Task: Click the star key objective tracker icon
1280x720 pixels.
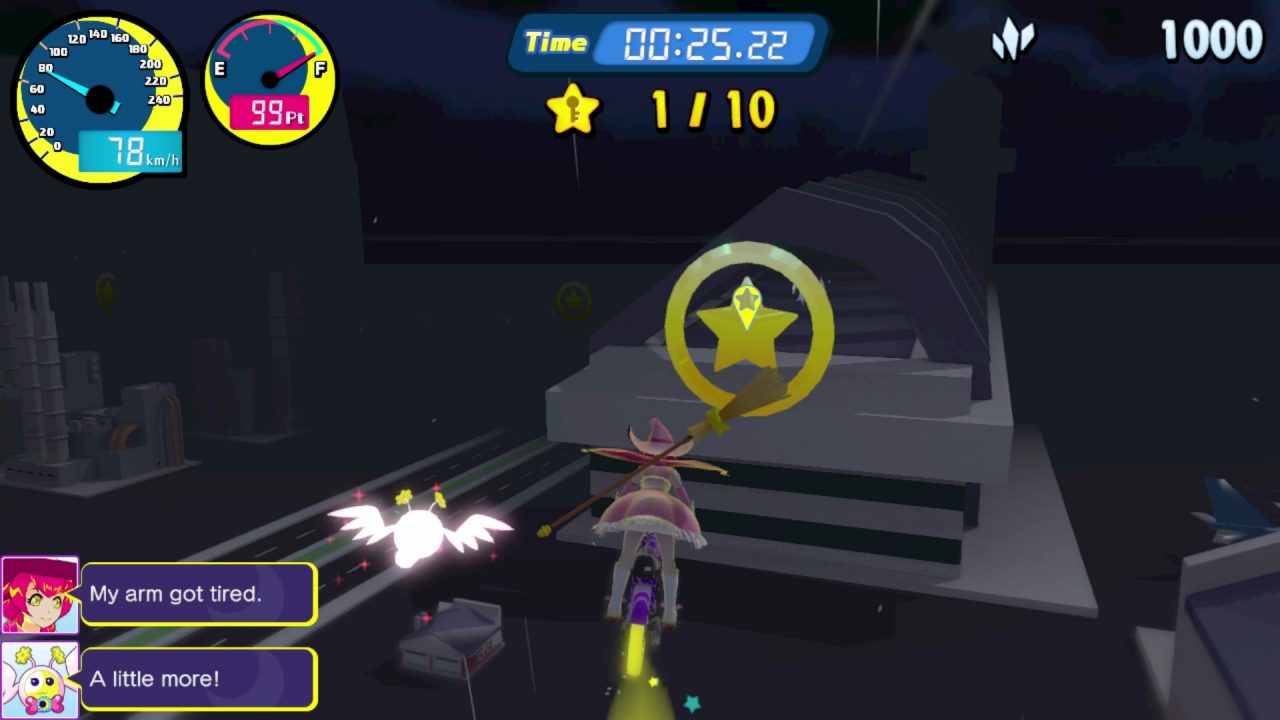Action: click(573, 108)
